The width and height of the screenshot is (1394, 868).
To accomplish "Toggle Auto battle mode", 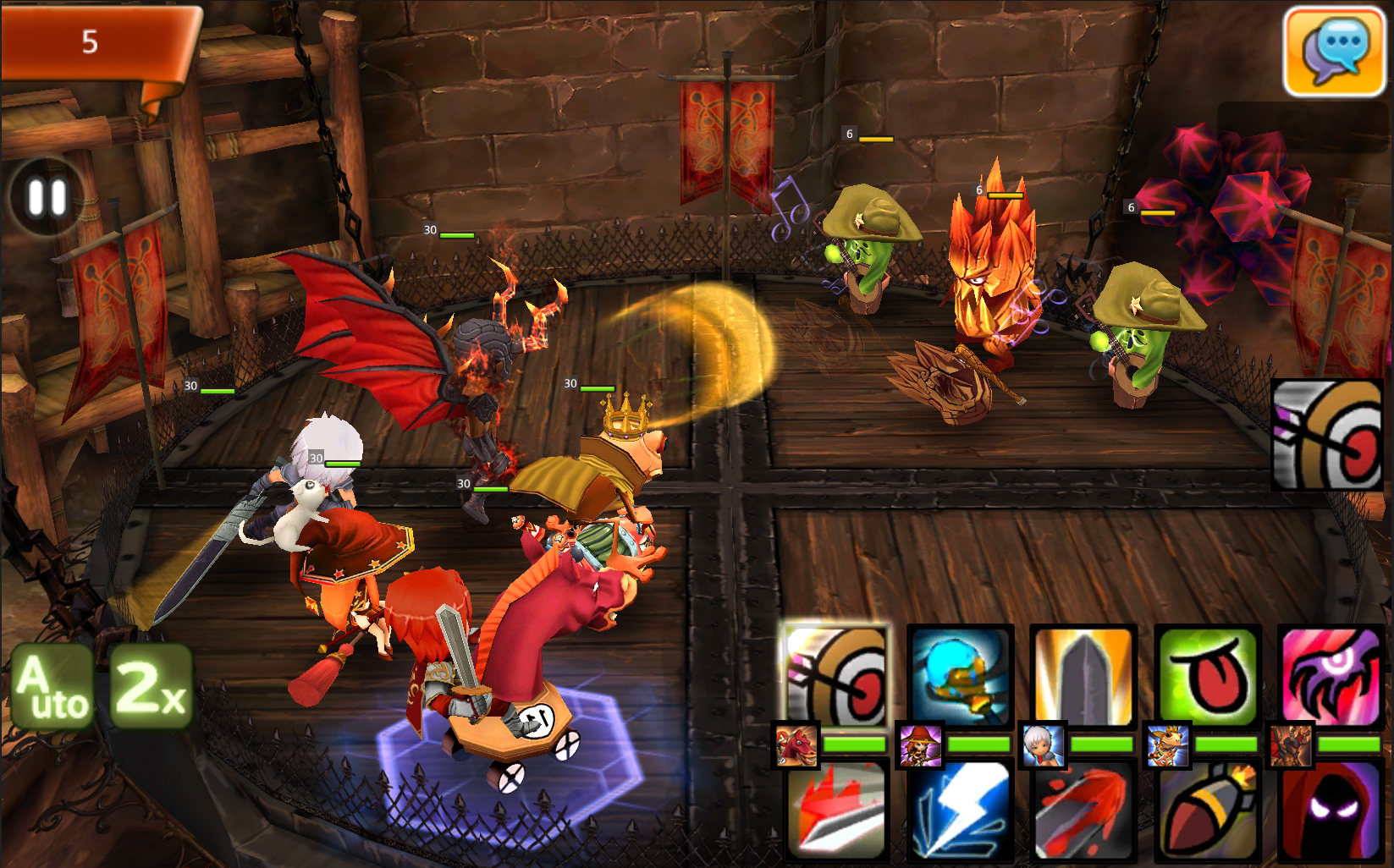I will click(52, 687).
